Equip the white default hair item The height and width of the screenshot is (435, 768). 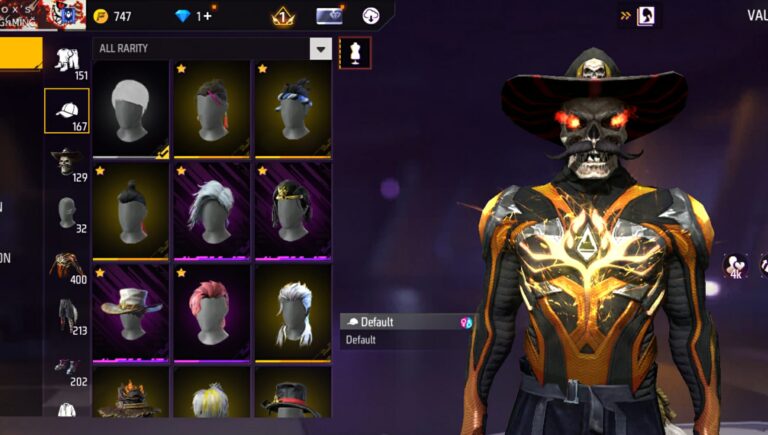(x=131, y=108)
